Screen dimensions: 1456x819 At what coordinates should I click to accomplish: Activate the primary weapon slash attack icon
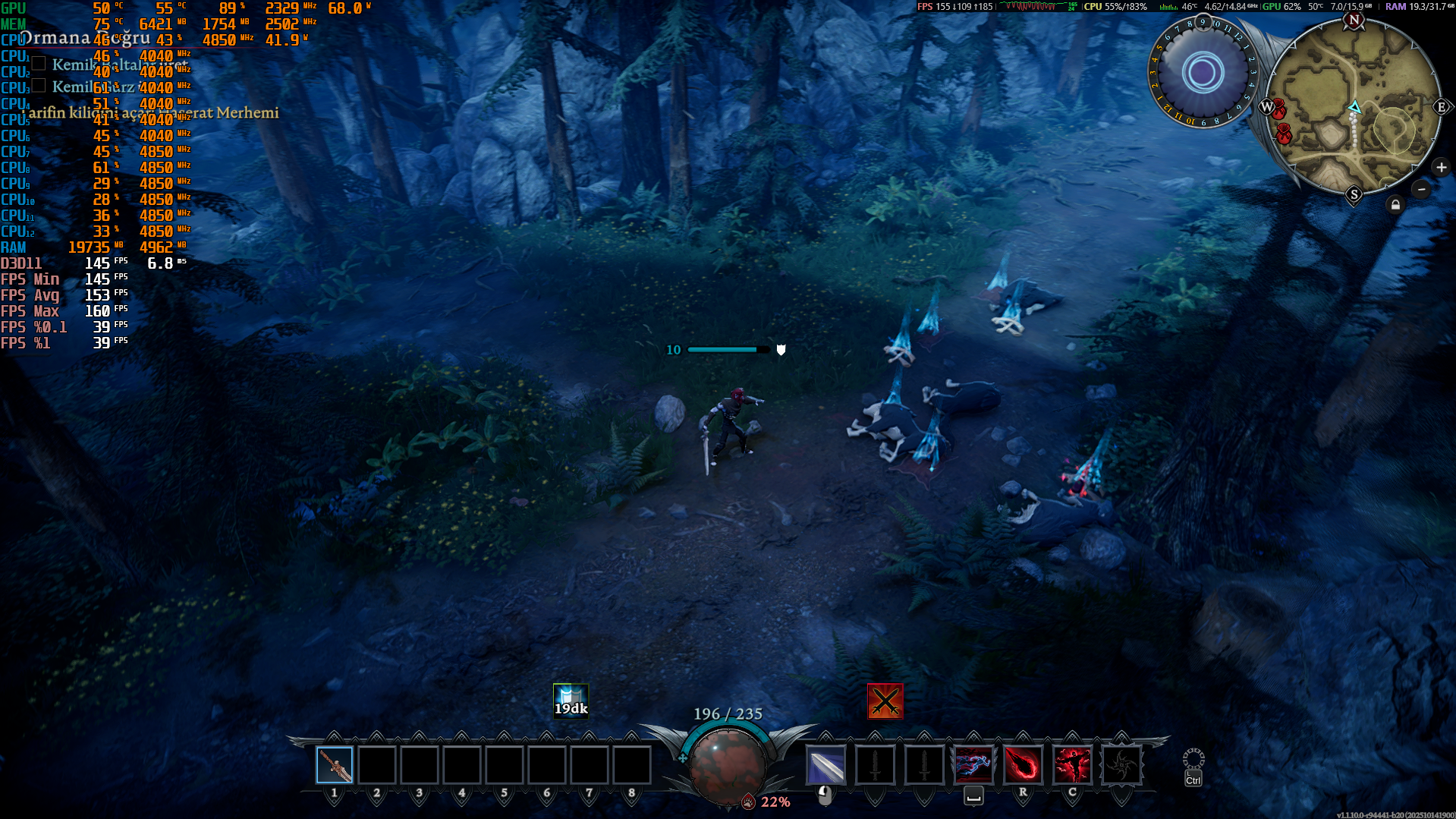tap(825, 765)
